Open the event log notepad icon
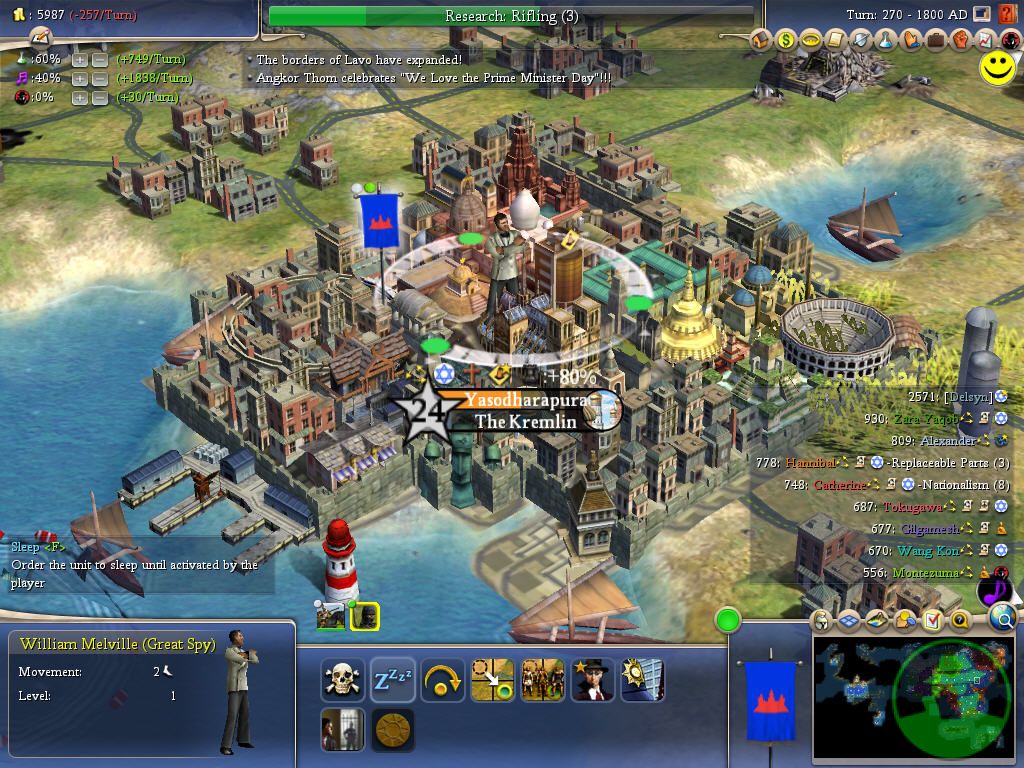The height and width of the screenshot is (768, 1024). (40, 37)
